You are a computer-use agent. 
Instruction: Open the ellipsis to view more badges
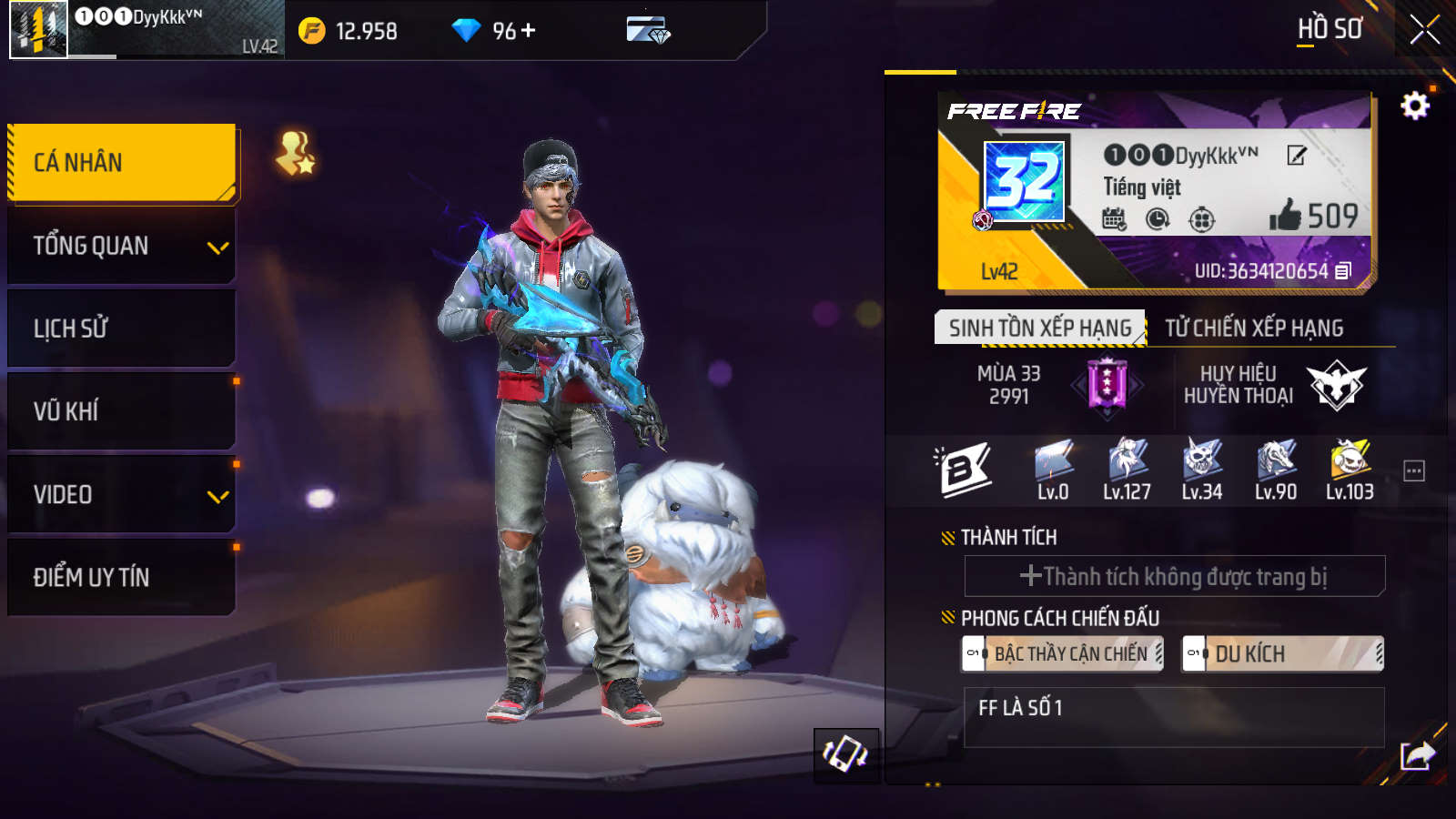(x=1412, y=469)
